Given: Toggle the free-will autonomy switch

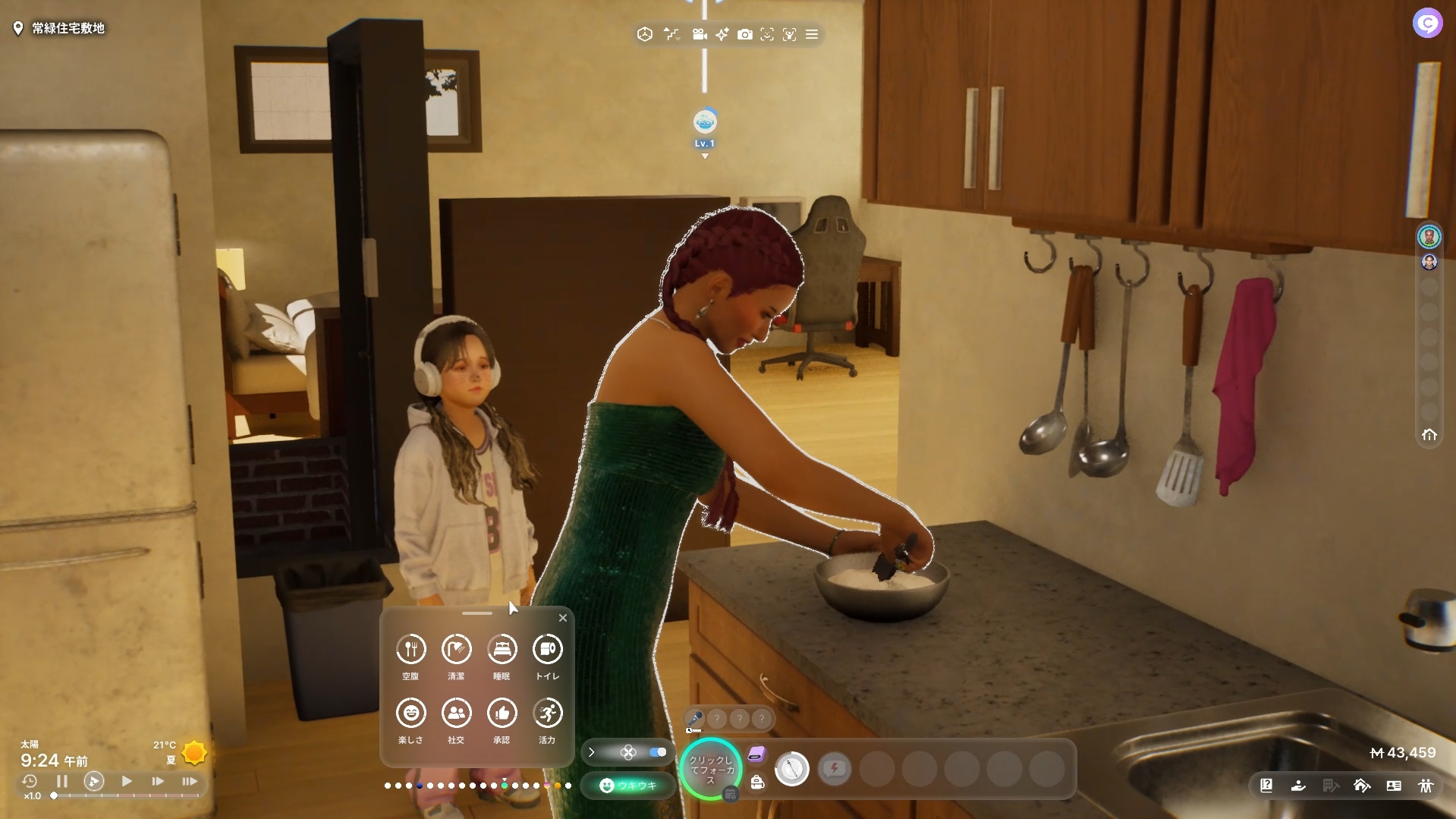Looking at the screenshot, I should coord(657,752).
